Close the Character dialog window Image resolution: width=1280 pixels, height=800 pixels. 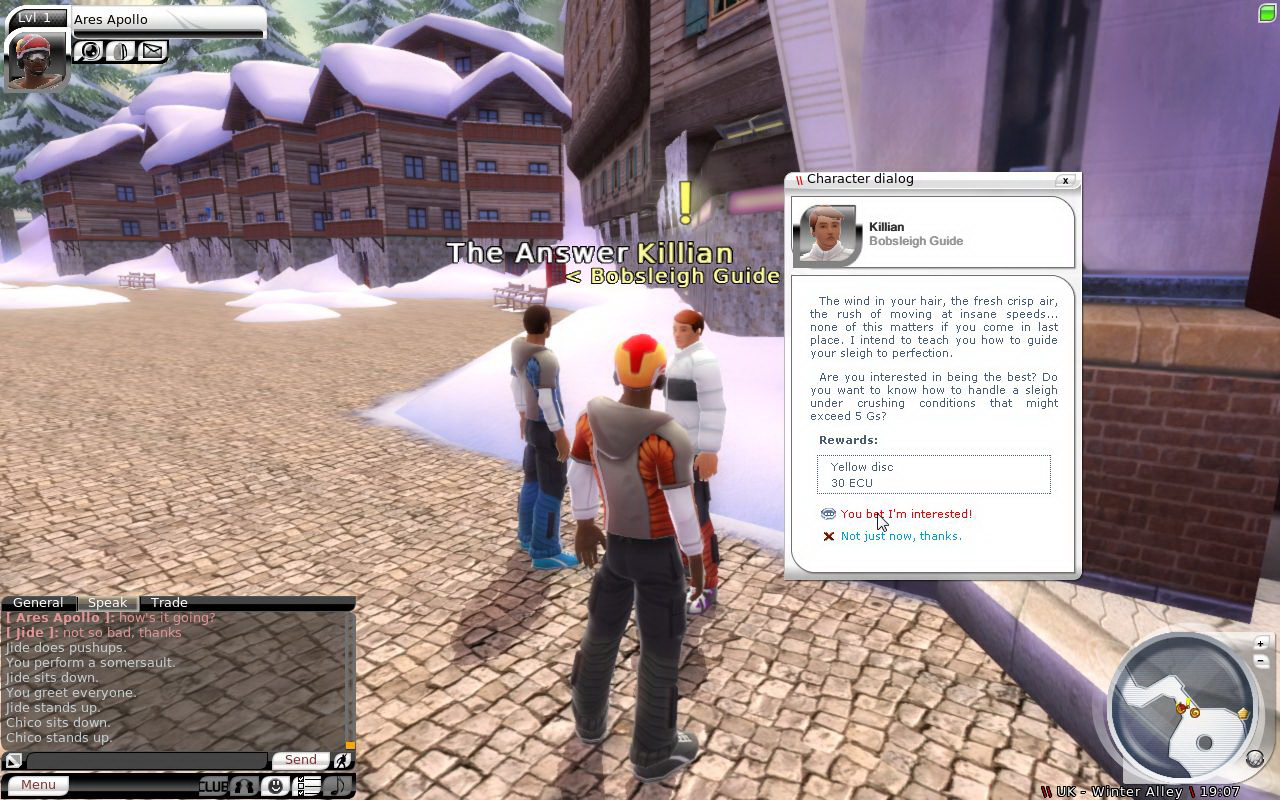click(x=1066, y=180)
